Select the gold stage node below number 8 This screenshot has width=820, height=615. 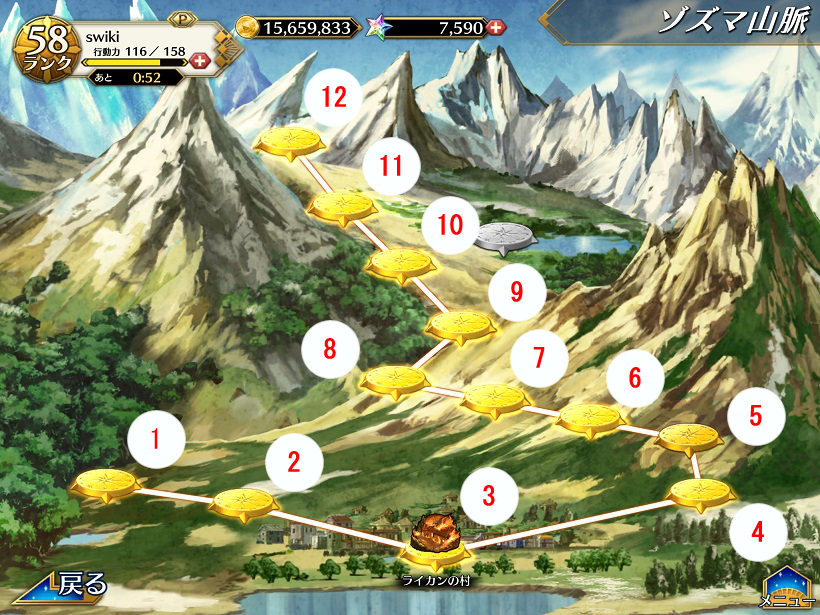(x=393, y=381)
